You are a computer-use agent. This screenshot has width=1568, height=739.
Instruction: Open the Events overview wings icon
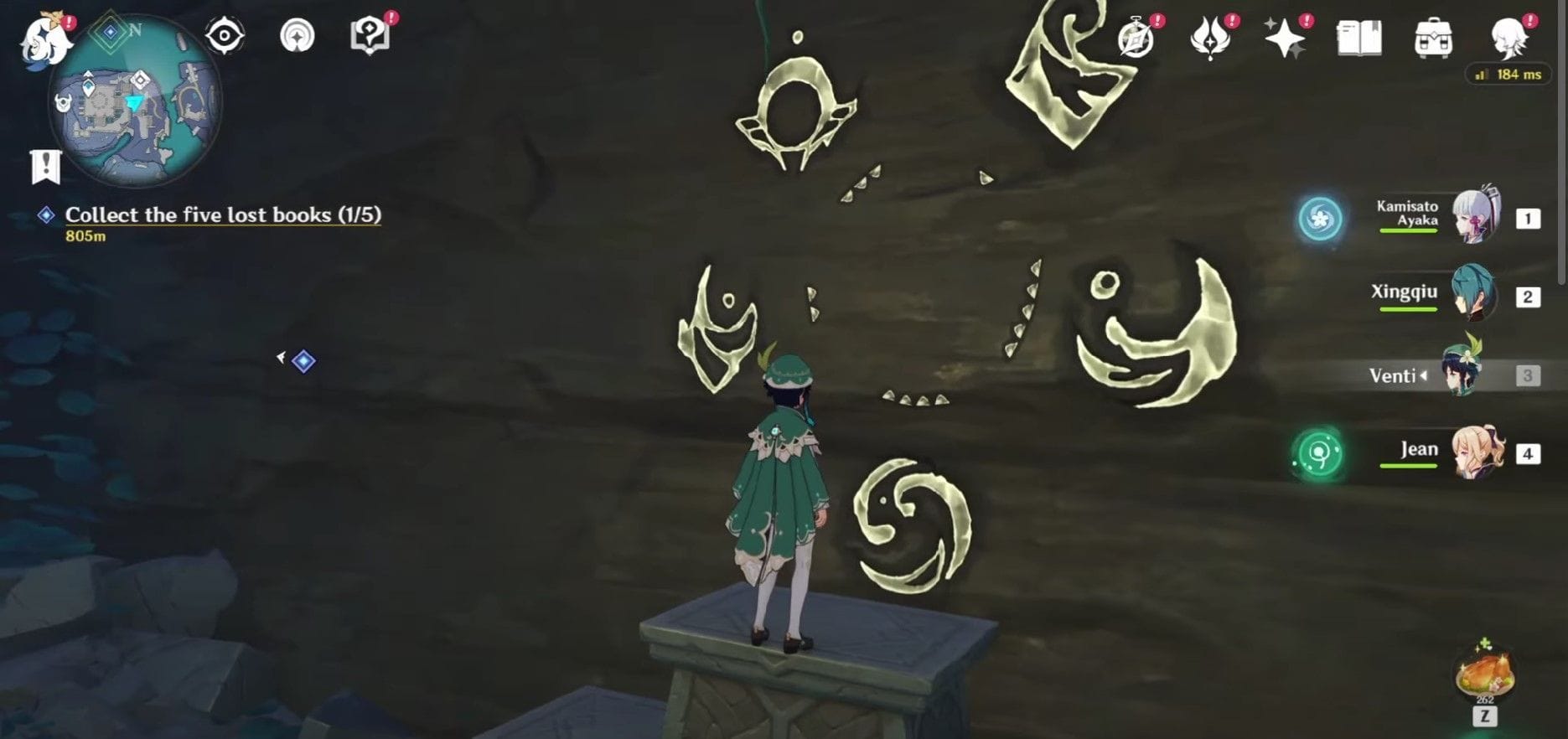[x=1210, y=37]
